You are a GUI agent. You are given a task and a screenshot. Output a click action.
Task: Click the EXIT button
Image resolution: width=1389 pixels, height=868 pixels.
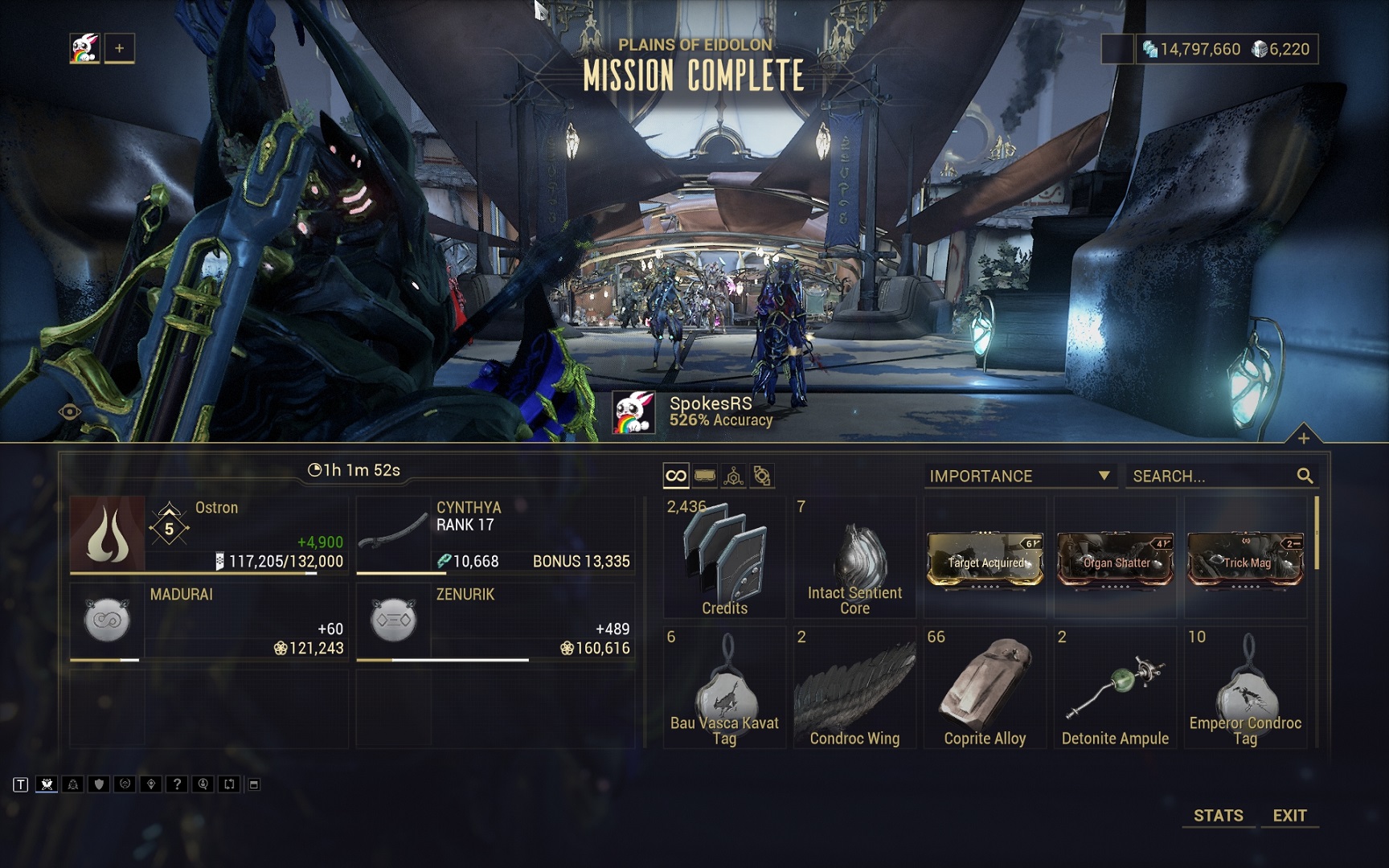pyautogui.click(x=1289, y=815)
